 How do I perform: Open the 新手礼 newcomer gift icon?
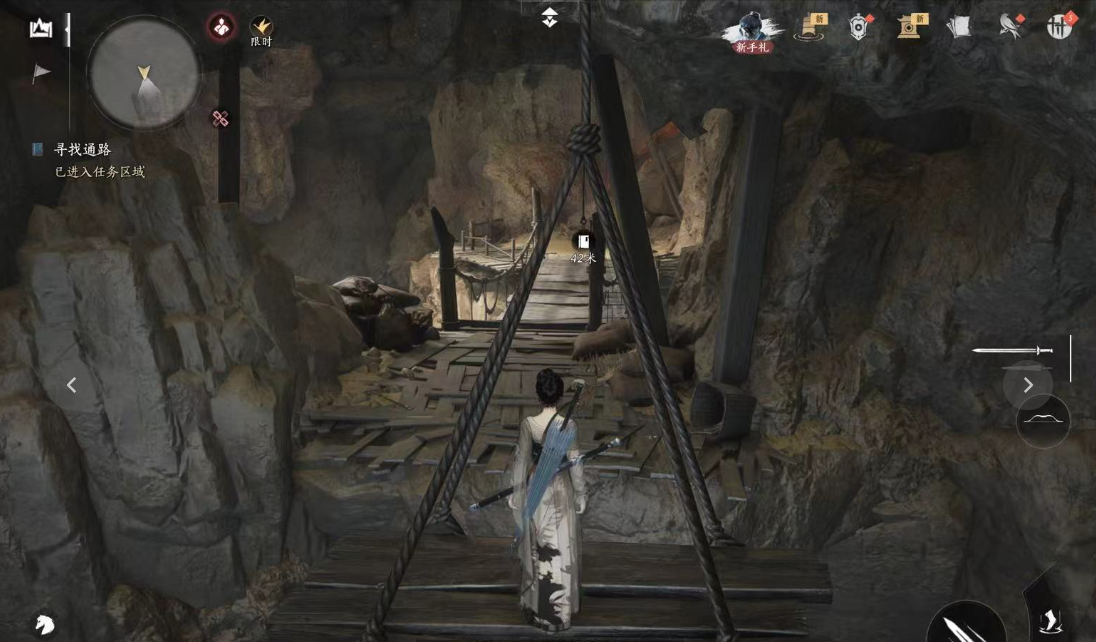752,30
